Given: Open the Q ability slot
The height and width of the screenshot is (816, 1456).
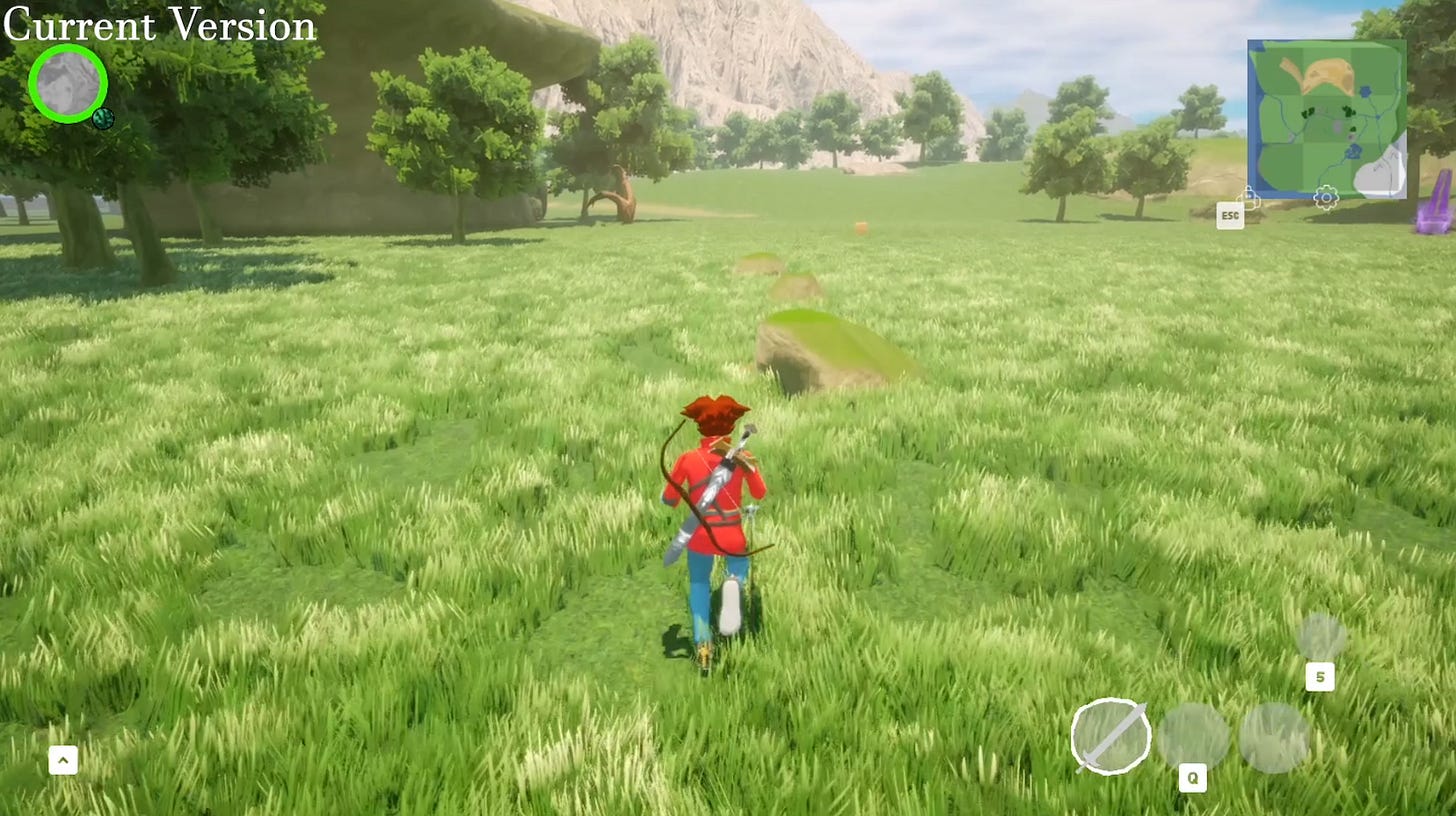Looking at the screenshot, I should (1195, 737).
